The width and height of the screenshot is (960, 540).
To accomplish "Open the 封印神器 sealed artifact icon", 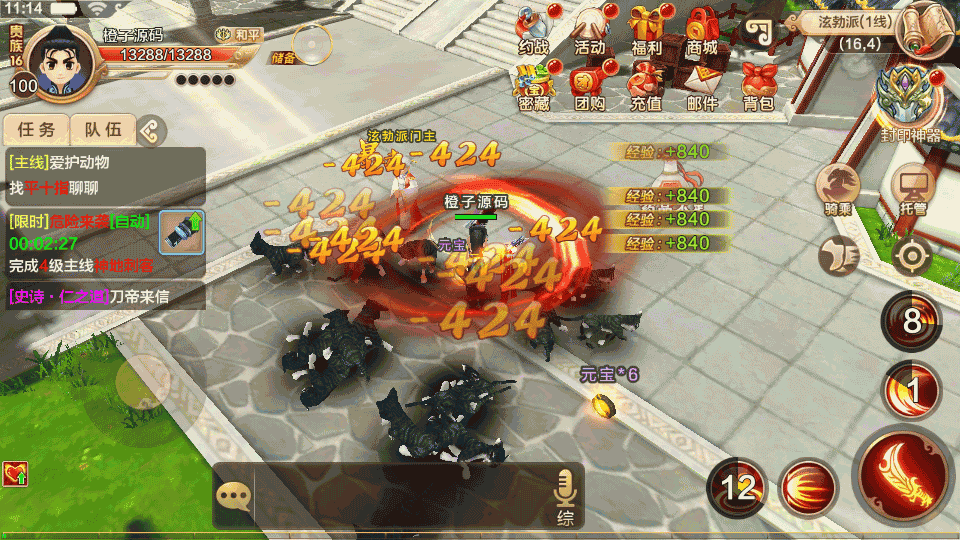I will tap(910, 100).
